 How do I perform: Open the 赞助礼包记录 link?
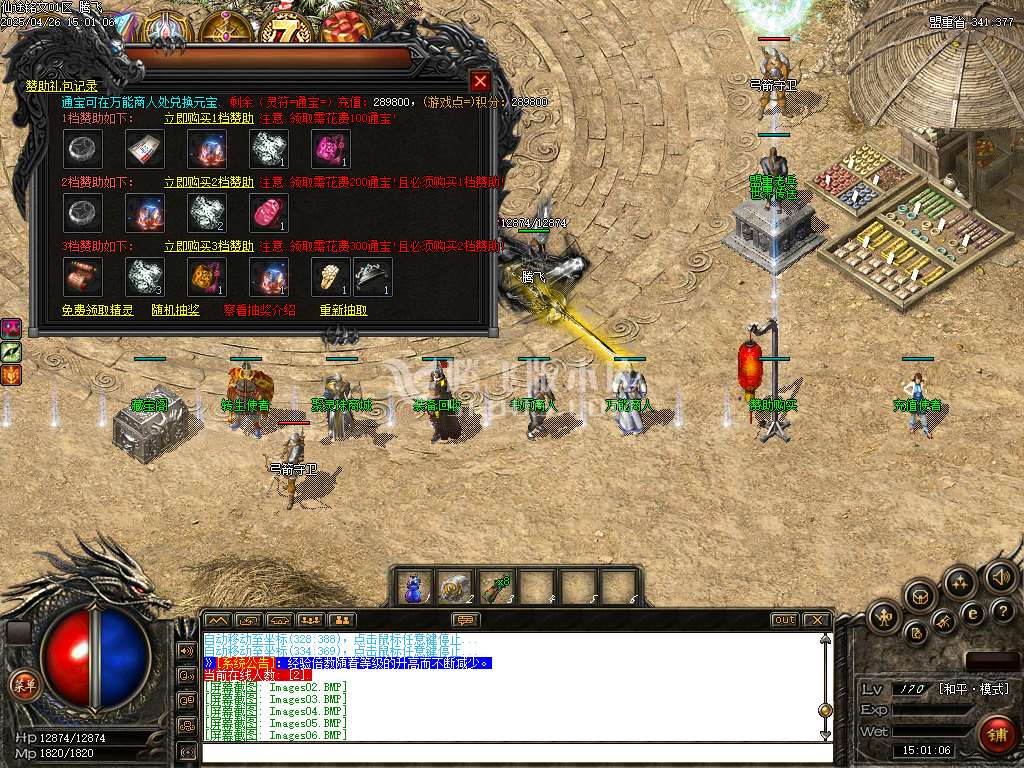coord(62,86)
